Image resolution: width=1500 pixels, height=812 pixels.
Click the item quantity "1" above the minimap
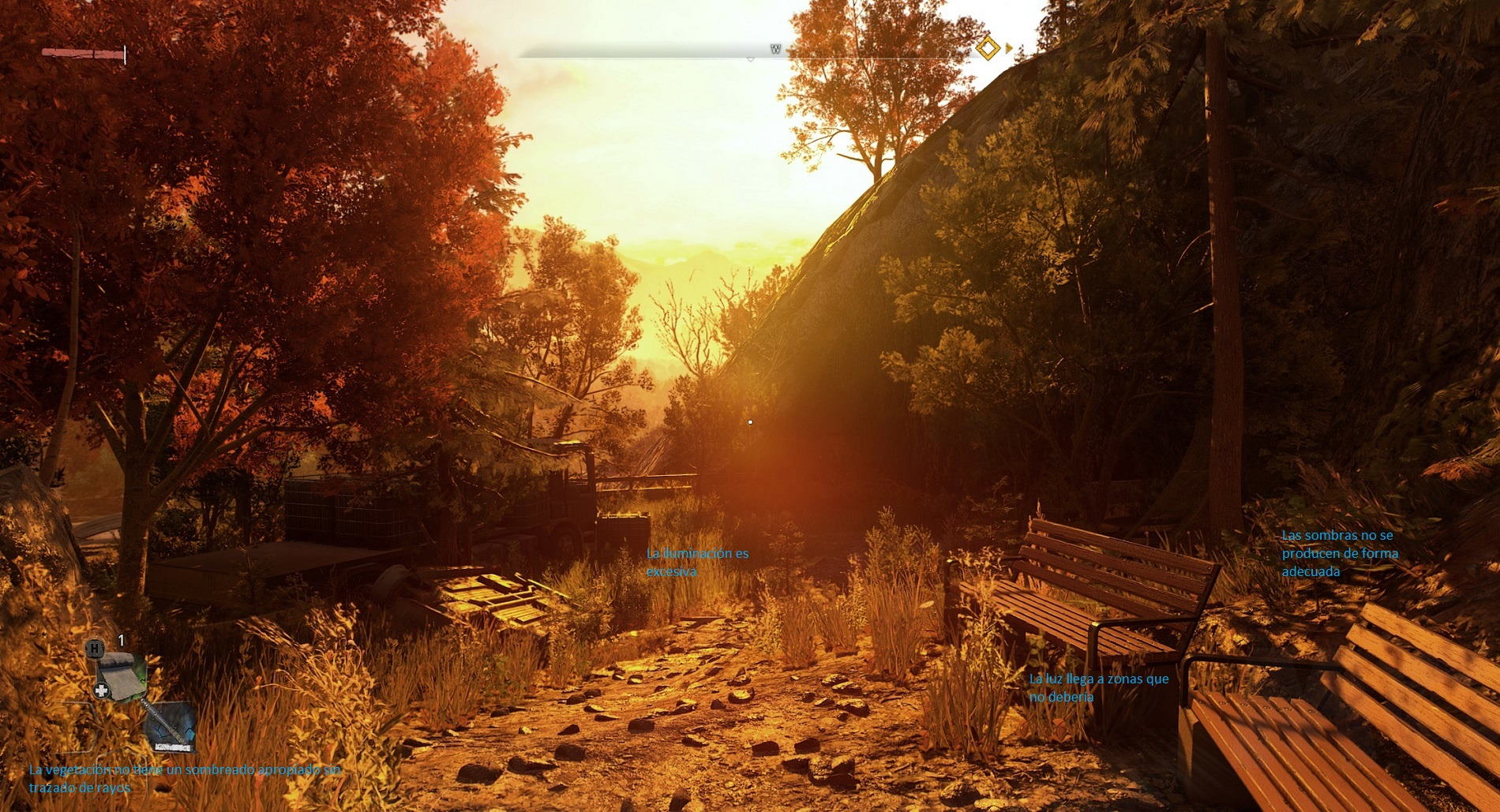click(121, 640)
